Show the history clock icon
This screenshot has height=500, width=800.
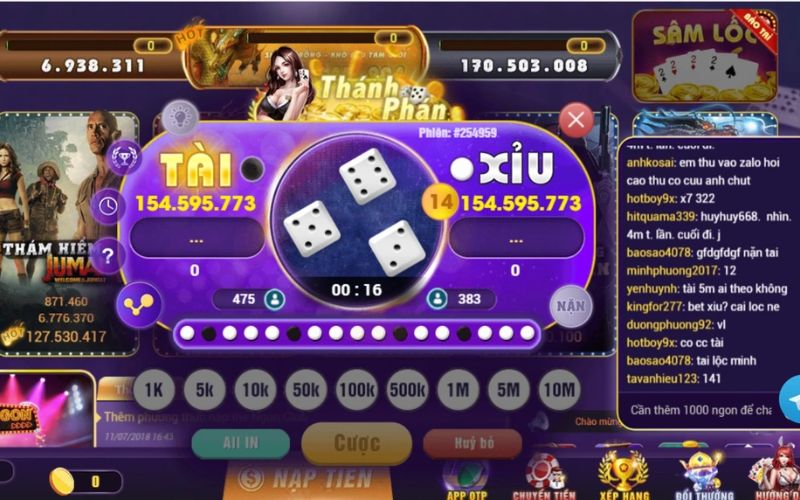(108, 206)
